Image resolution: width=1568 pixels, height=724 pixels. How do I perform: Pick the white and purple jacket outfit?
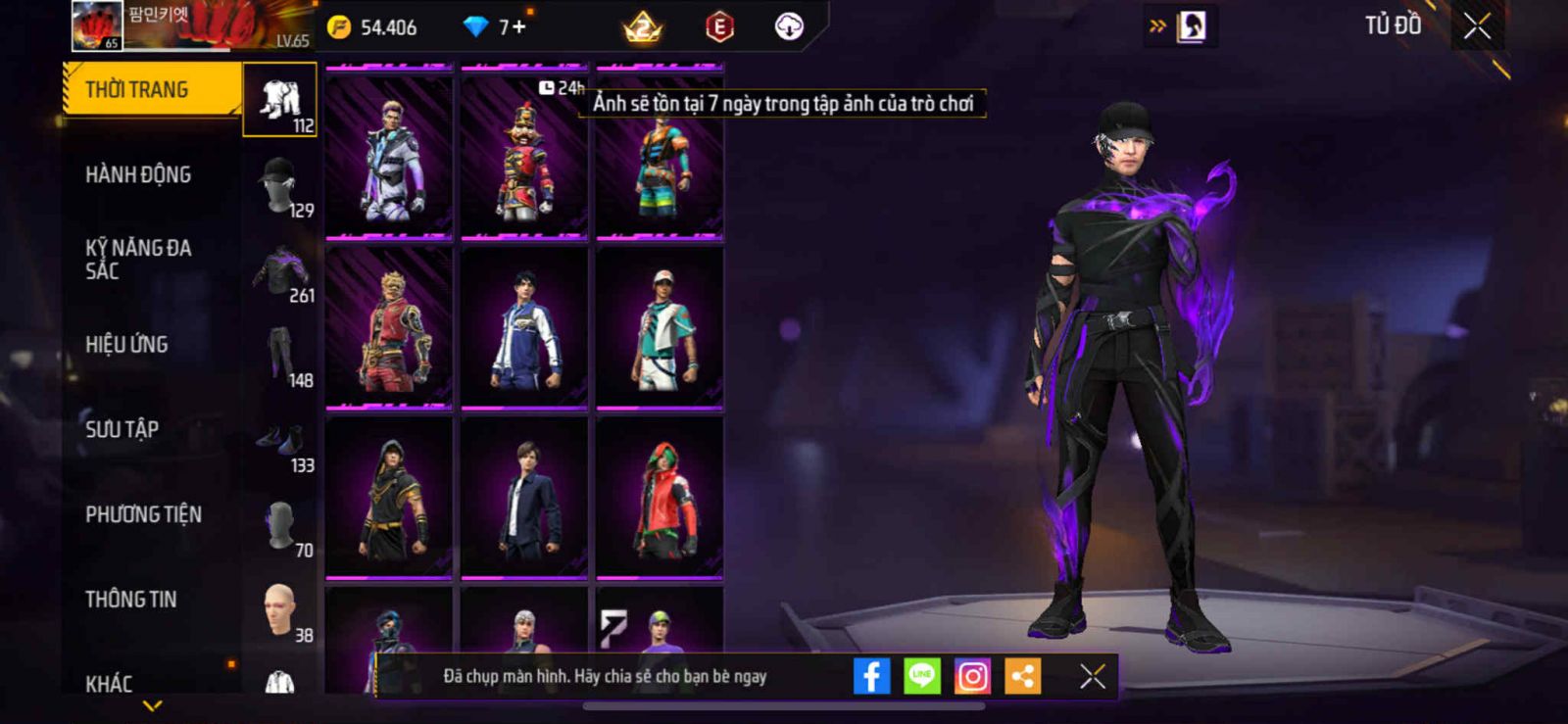click(389, 157)
